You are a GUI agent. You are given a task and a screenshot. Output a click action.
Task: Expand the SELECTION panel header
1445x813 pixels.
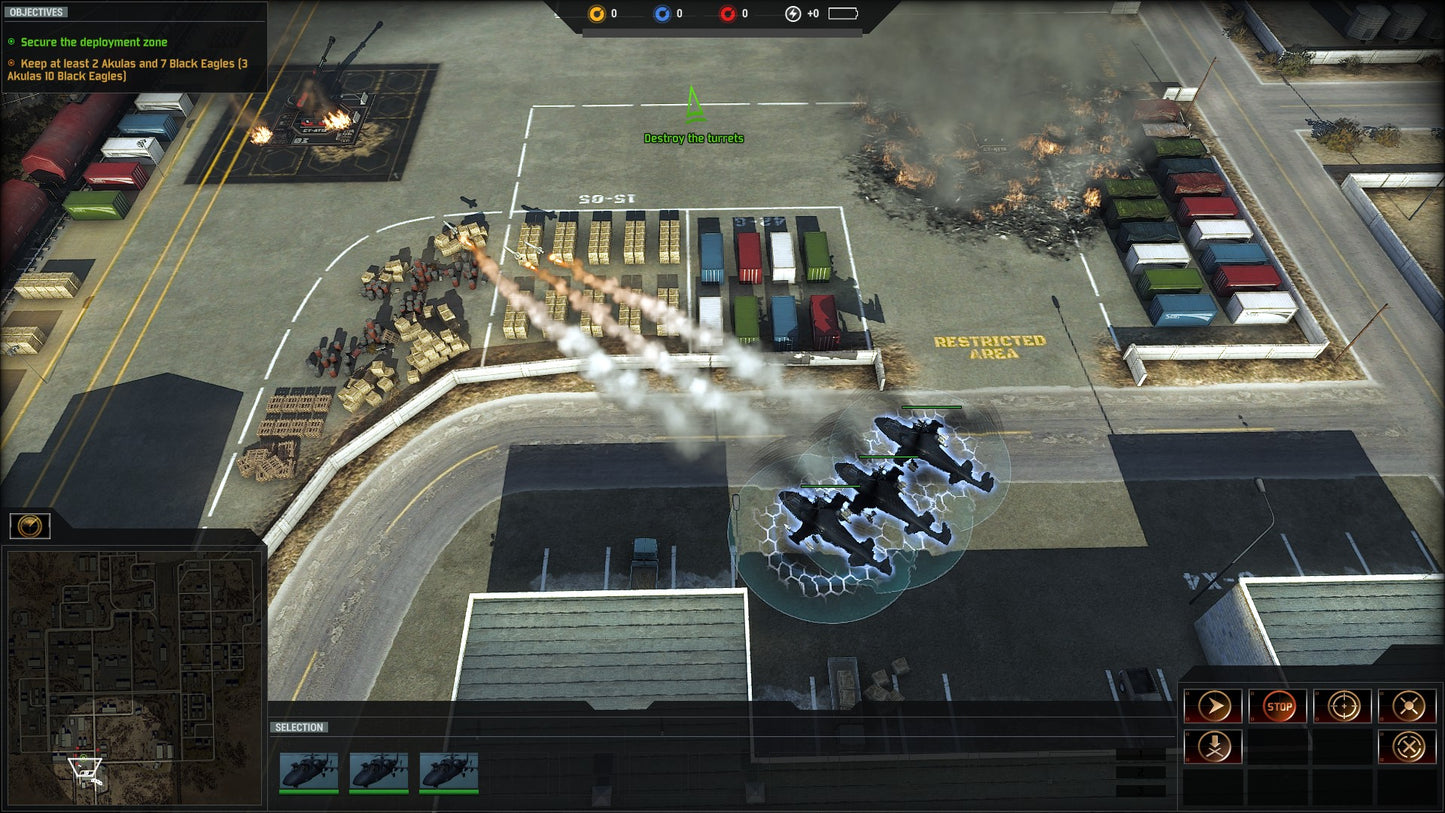[296, 727]
